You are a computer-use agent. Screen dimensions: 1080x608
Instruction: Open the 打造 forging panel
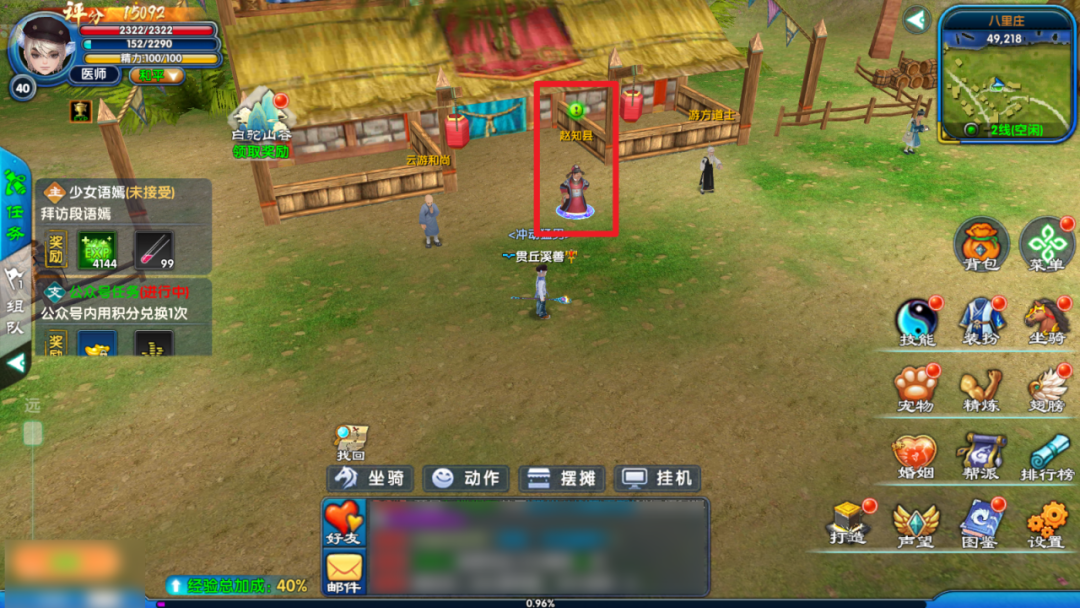(x=848, y=522)
